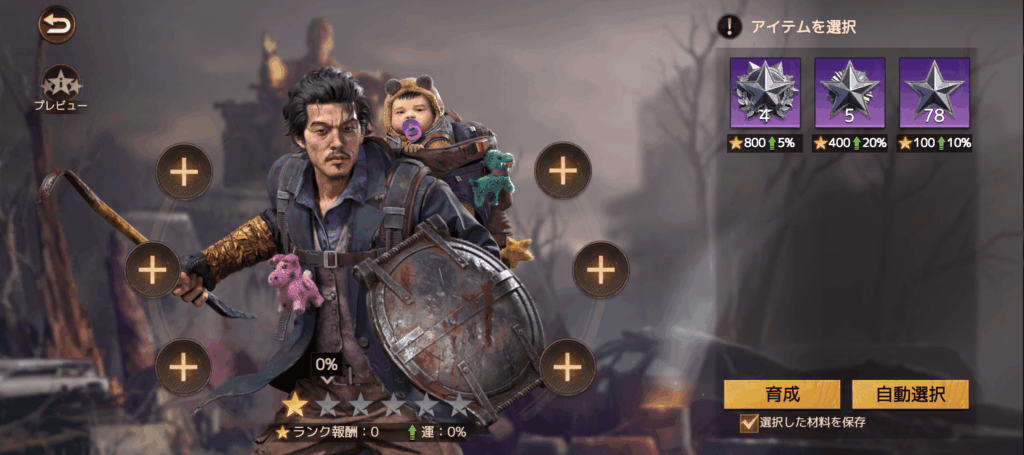The width and height of the screenshot is (1024, 455).
Task: Tap the 育成 button
Action: tap(781, 394)
